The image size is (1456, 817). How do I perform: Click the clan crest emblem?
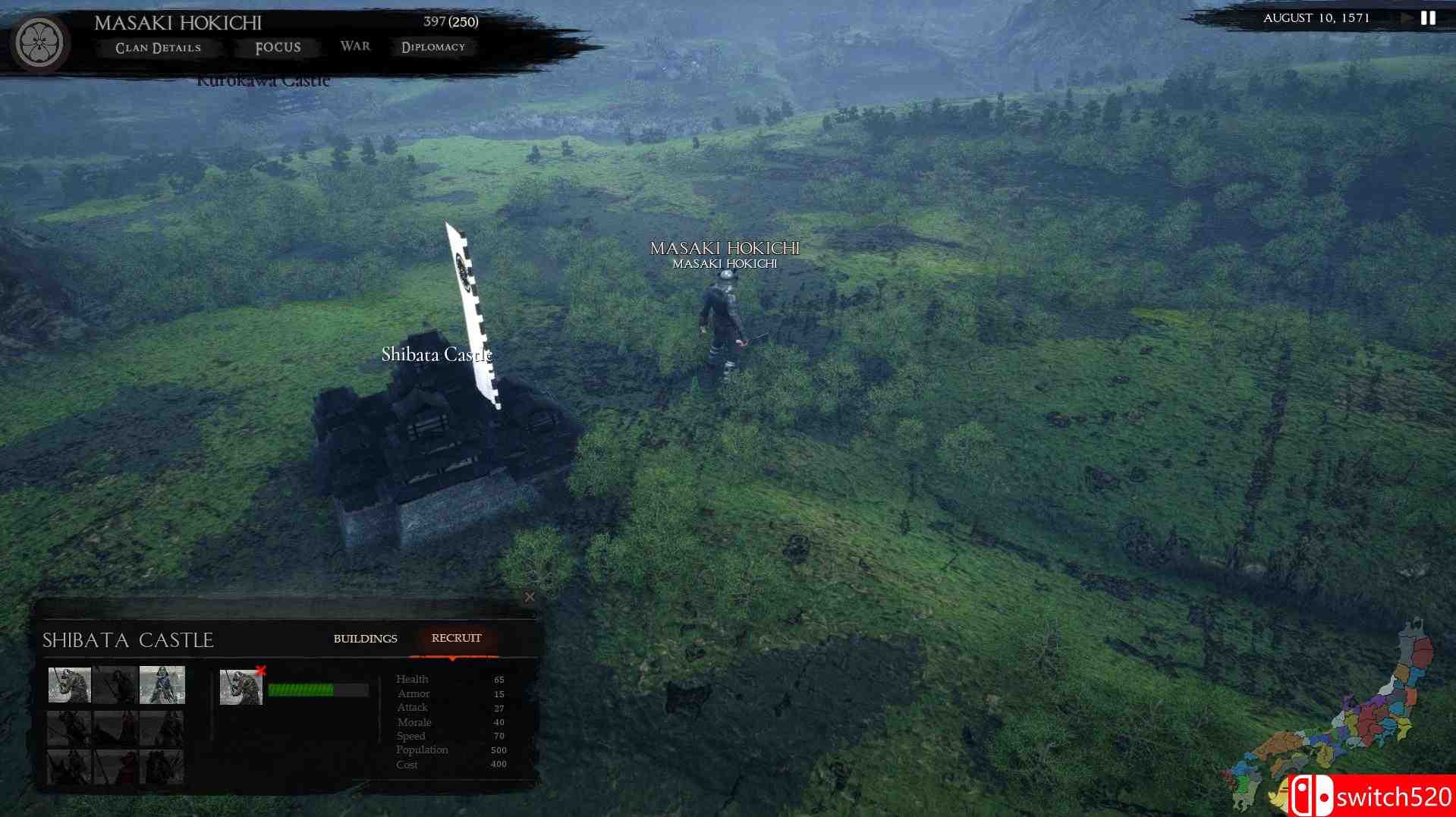pos(39,42)
